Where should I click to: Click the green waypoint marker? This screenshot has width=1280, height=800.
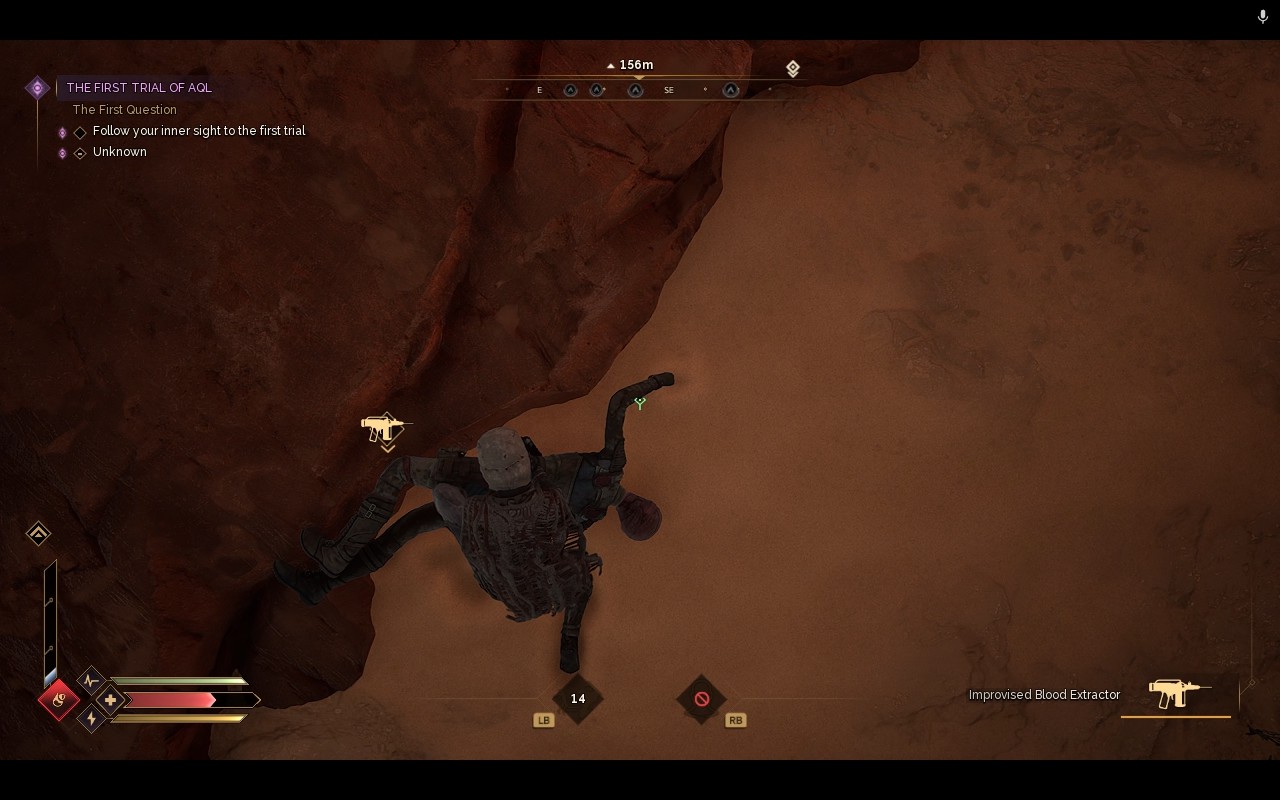(640, 402)
